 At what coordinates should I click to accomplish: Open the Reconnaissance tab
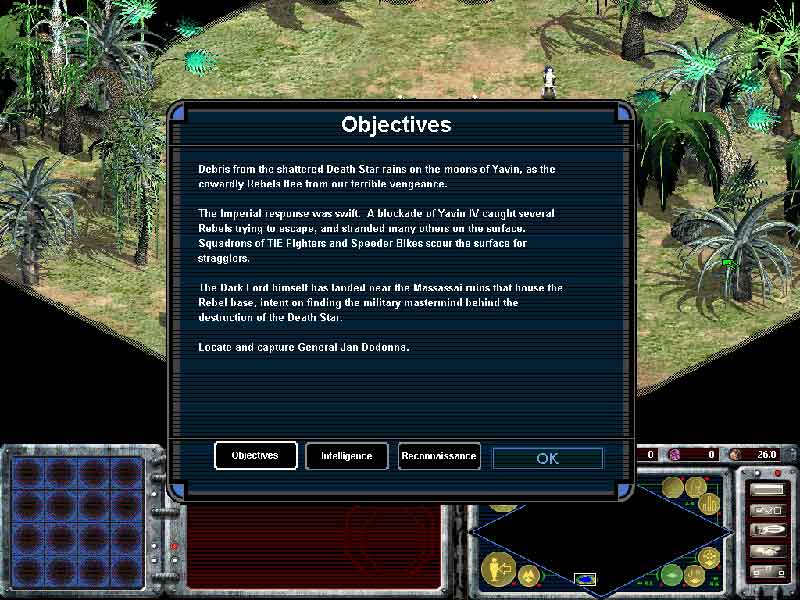[x=439, y=456]
